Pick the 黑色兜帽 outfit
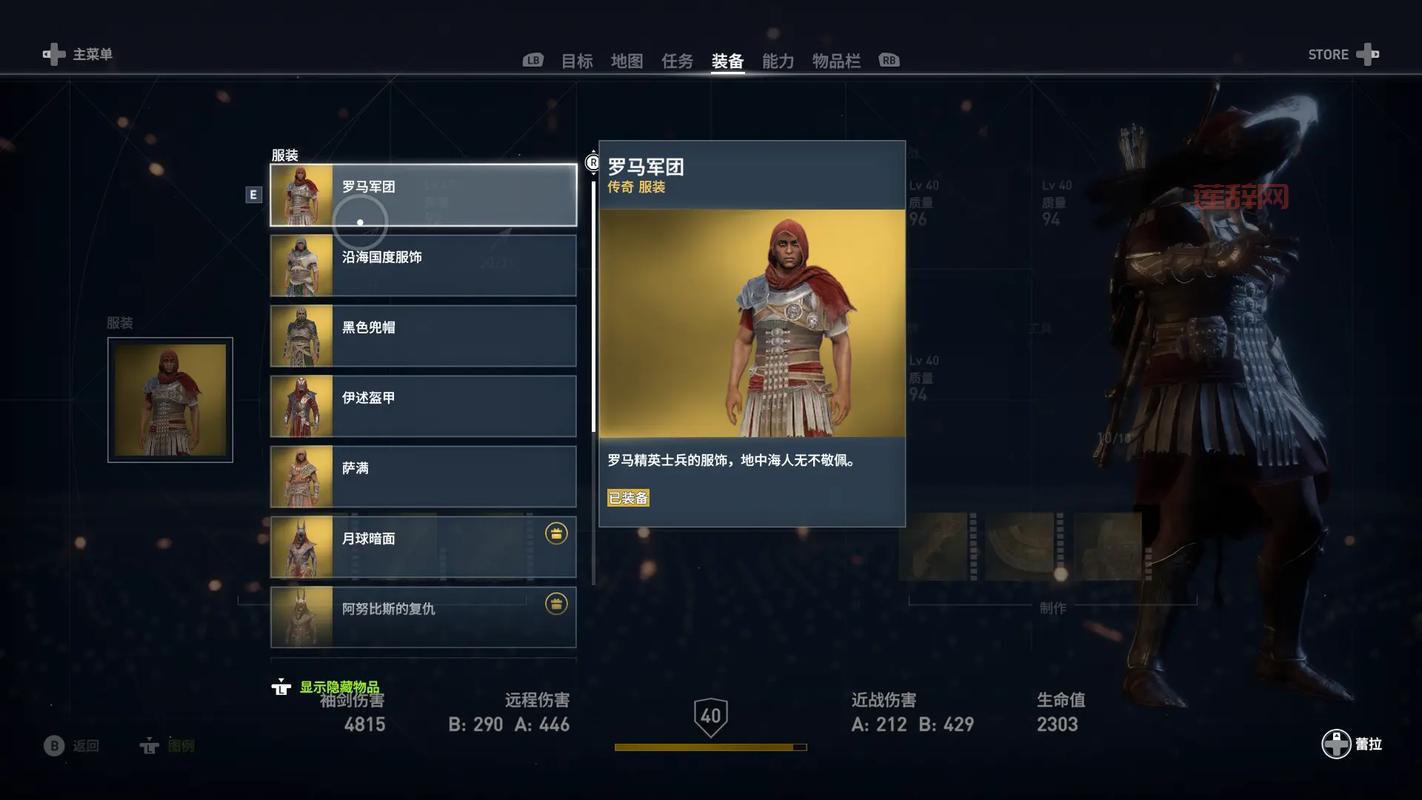 (423, 336)
